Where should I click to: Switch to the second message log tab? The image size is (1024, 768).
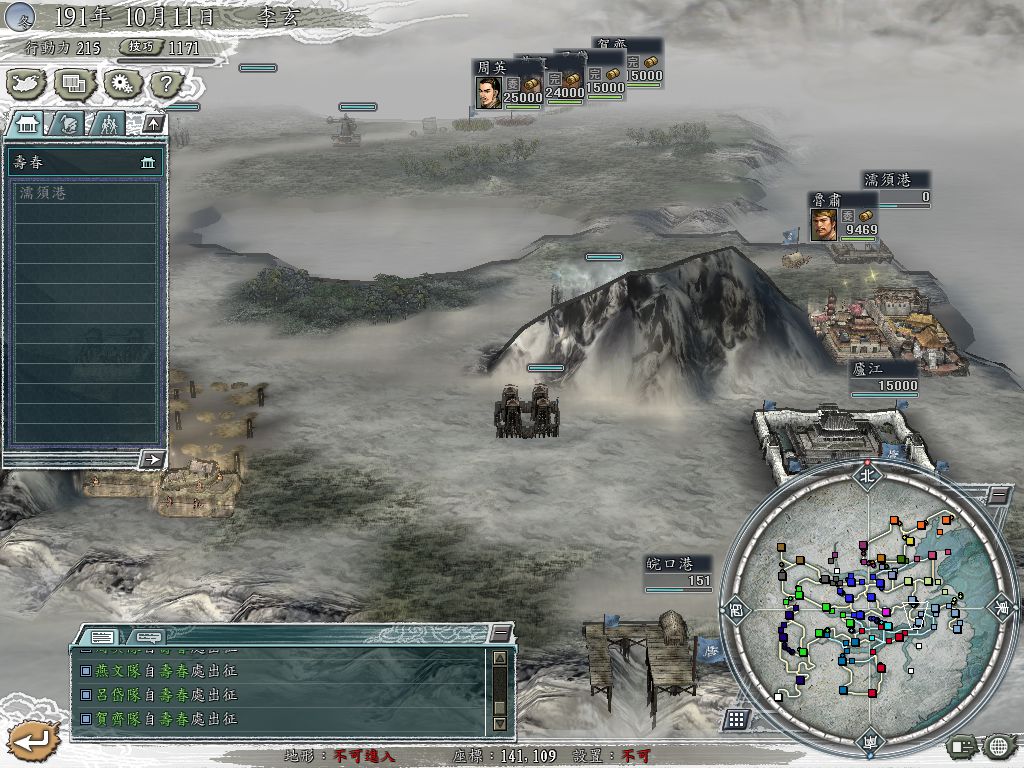coord(148,636)
